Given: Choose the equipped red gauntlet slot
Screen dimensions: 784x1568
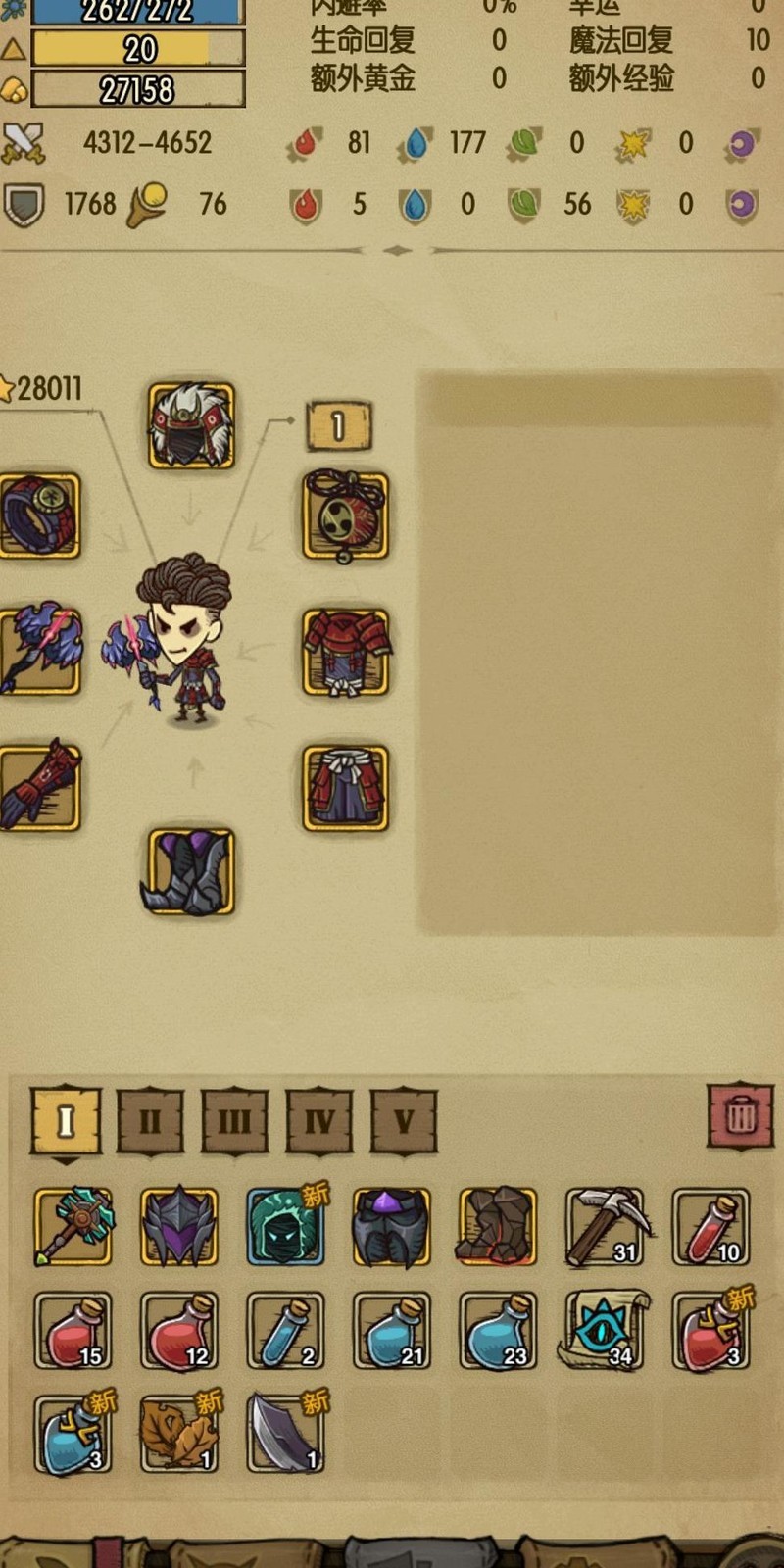Looking at the screenshot, I should pos(39,788).
